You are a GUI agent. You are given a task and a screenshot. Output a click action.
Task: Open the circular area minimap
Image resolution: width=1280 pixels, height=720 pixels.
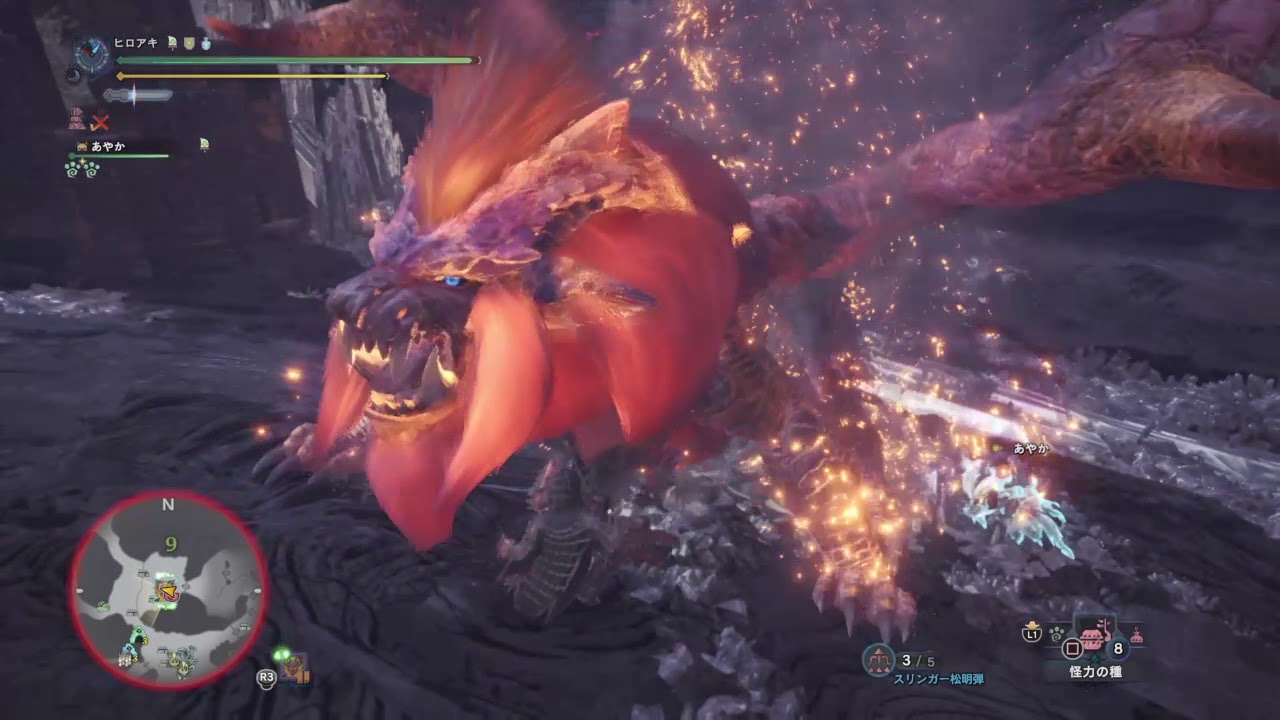168,590
